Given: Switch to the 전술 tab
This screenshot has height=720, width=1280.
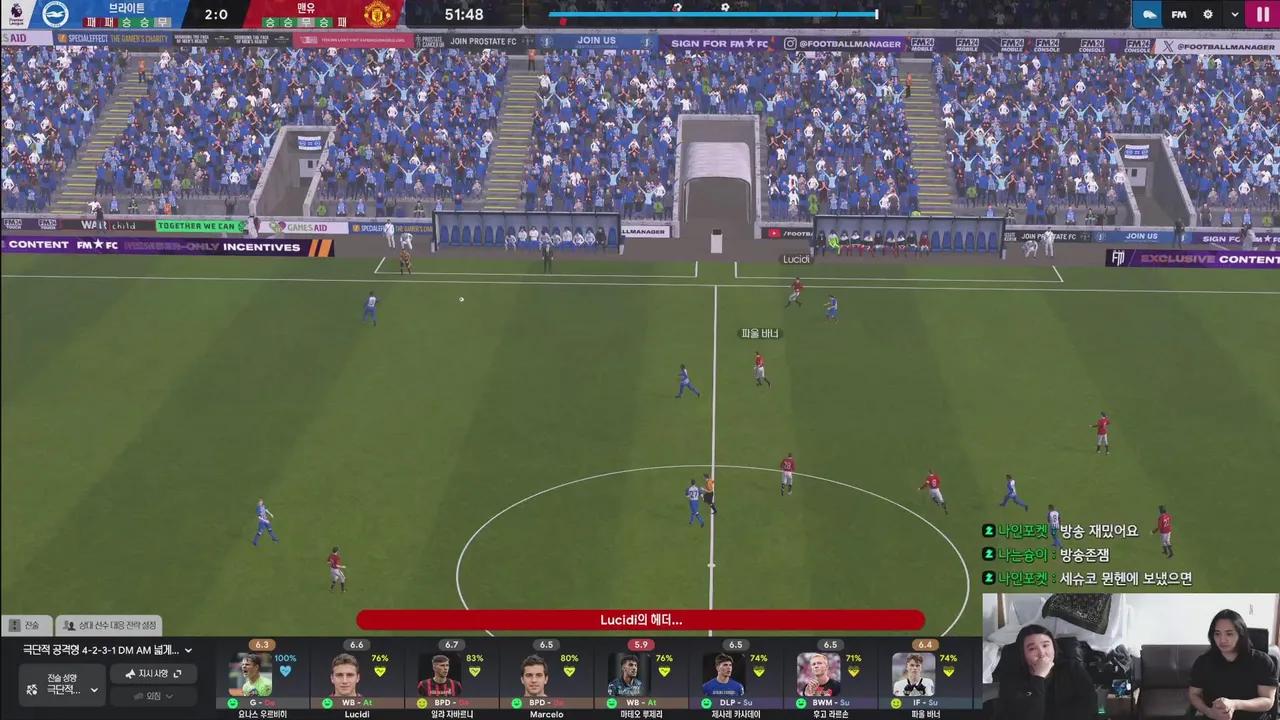Looking at the screenshot, I should [x=30, y=625].
